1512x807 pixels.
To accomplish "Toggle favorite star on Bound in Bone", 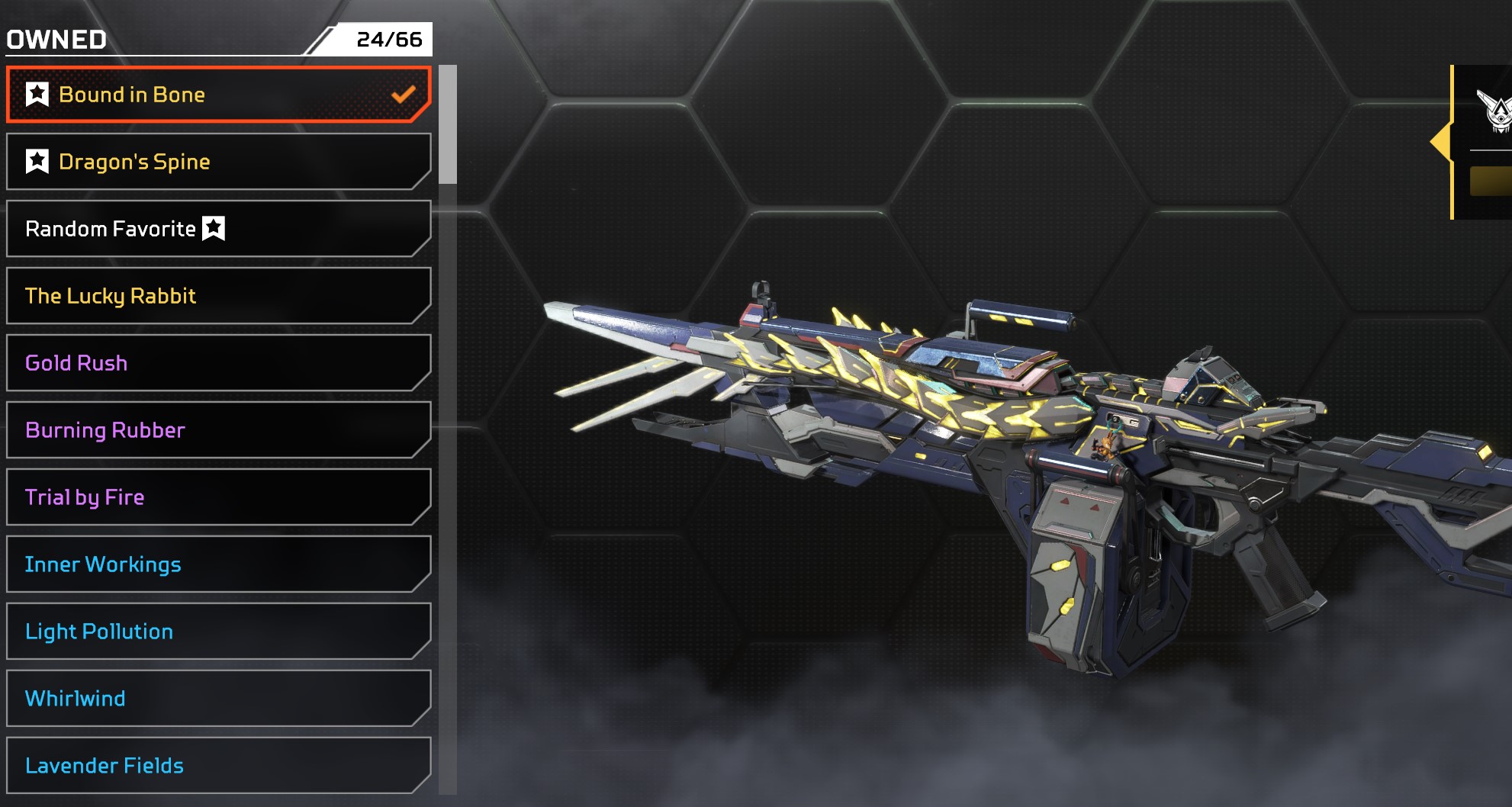I will pyautogui.click(x=37, y=95).
